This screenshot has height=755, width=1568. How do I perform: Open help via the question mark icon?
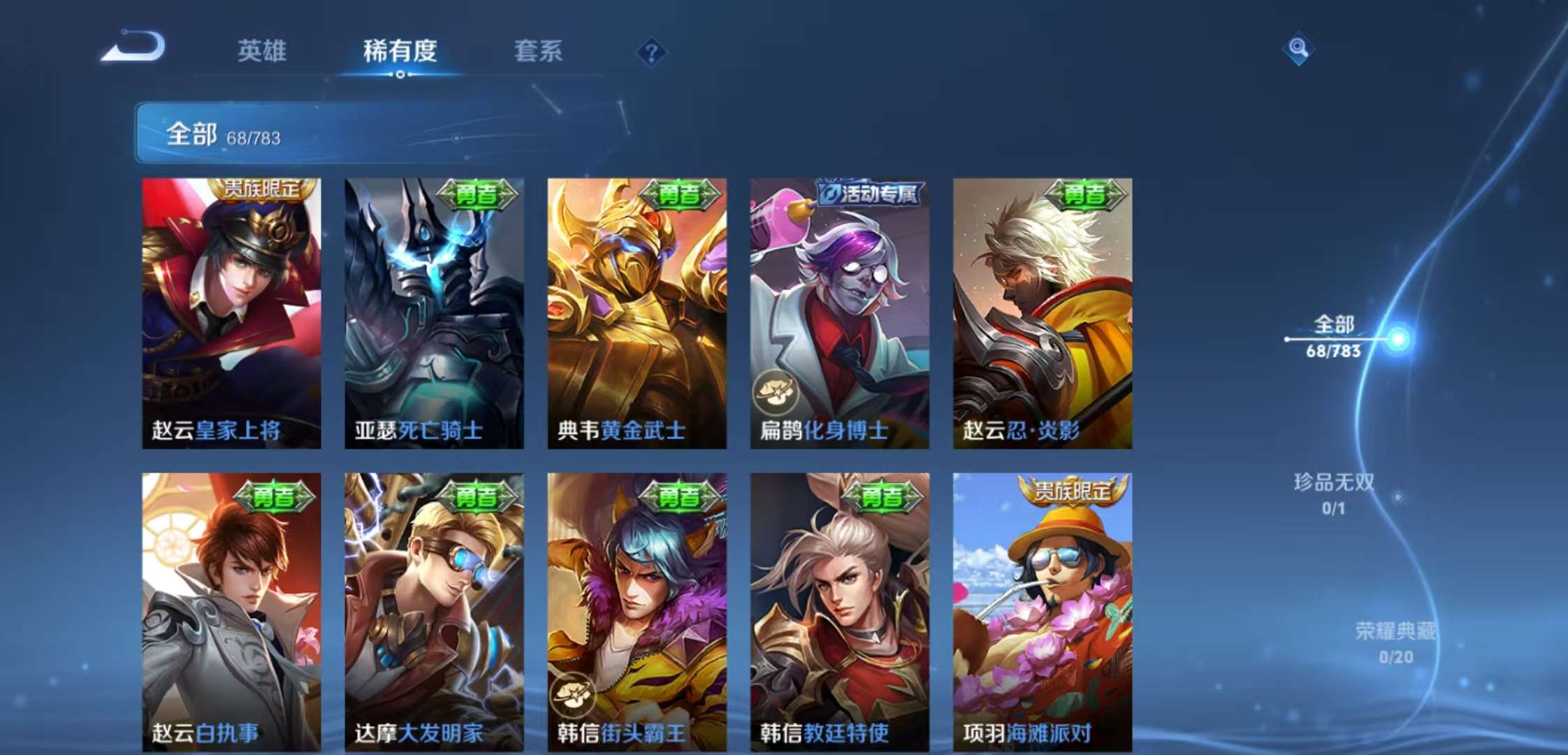[652, 52]
